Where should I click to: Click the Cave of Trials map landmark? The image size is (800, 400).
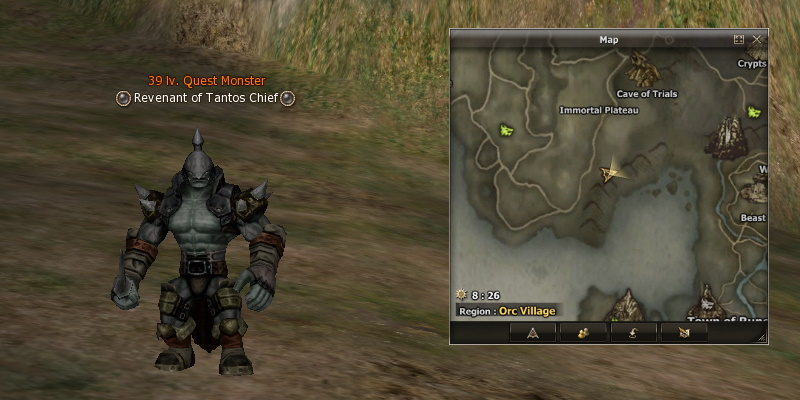pyautogui.click(x=642, y=70)
